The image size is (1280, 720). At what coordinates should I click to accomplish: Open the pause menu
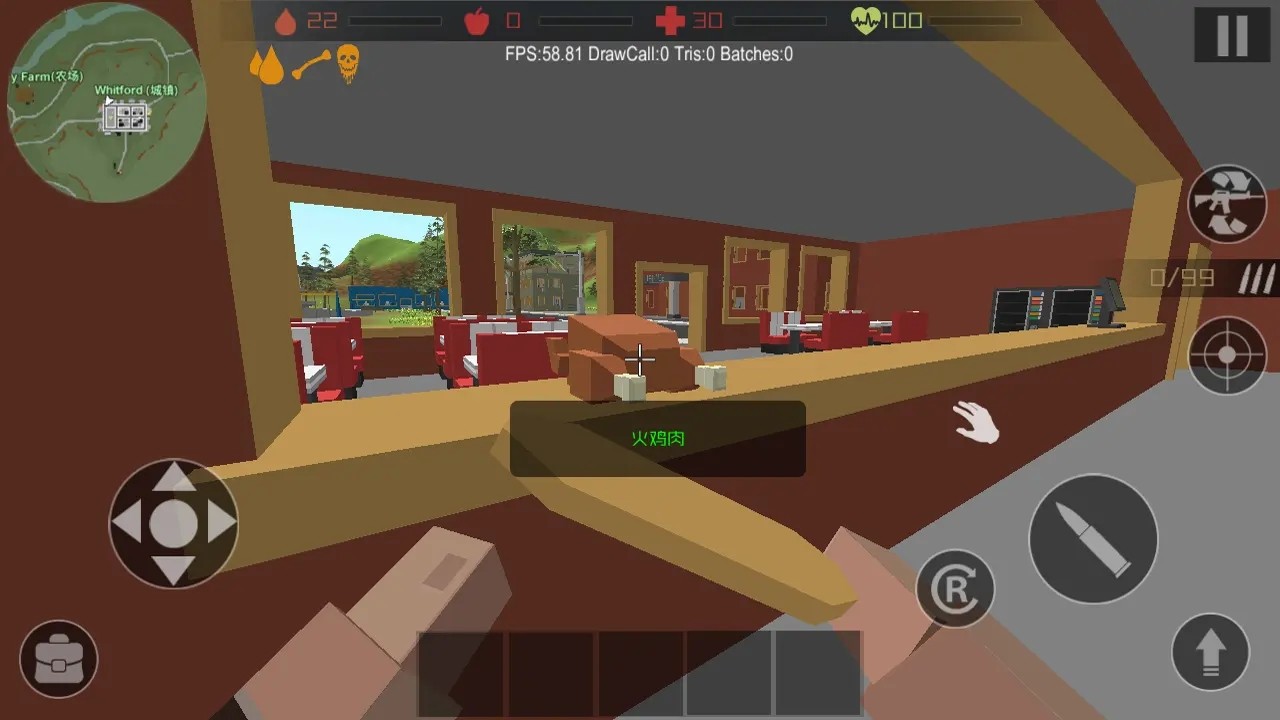click(1231, 32)
